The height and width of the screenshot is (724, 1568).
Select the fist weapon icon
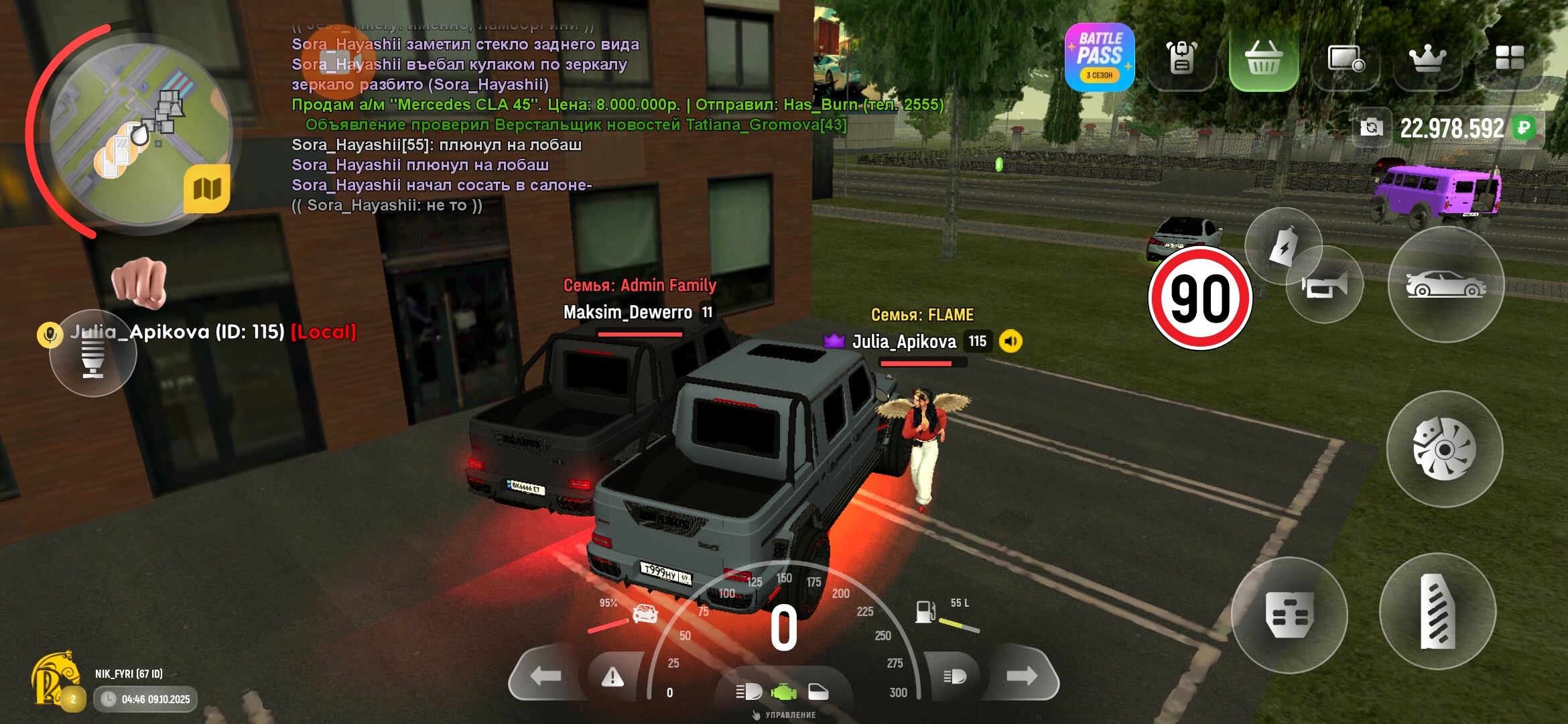coord(139,282)
